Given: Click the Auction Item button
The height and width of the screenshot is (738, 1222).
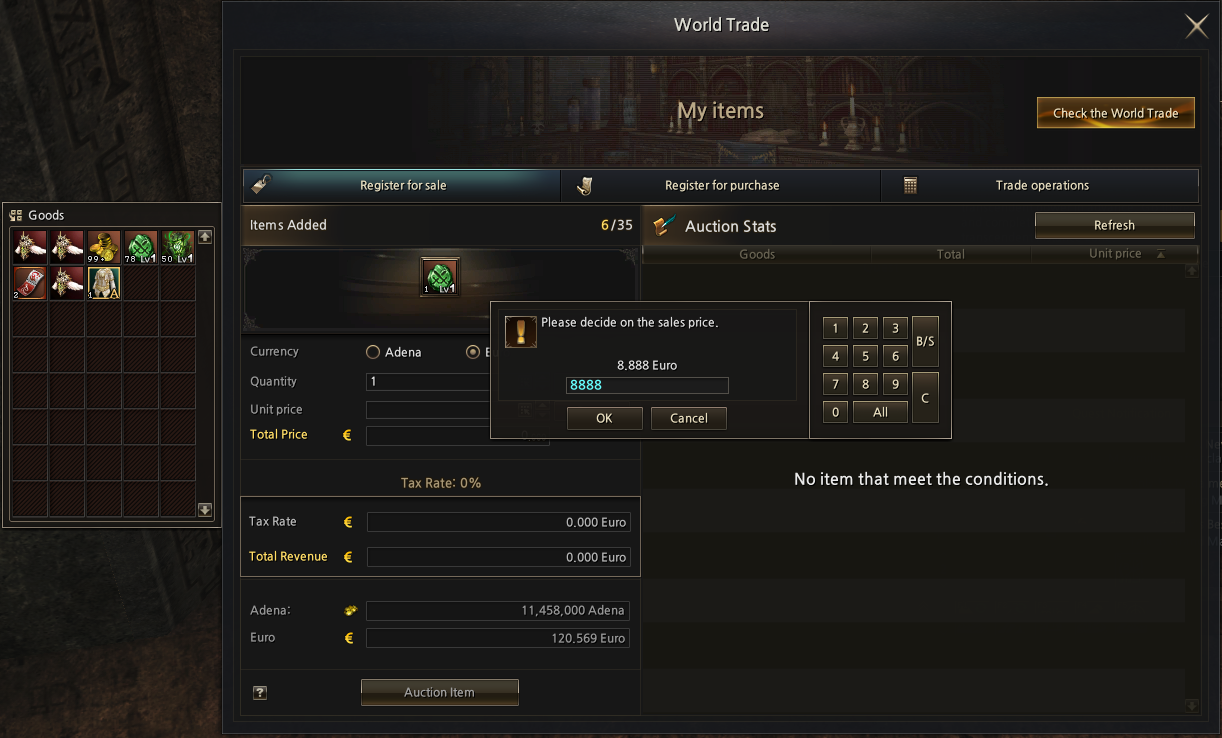Looking at the screenshot, I should (x=439, y=692).
